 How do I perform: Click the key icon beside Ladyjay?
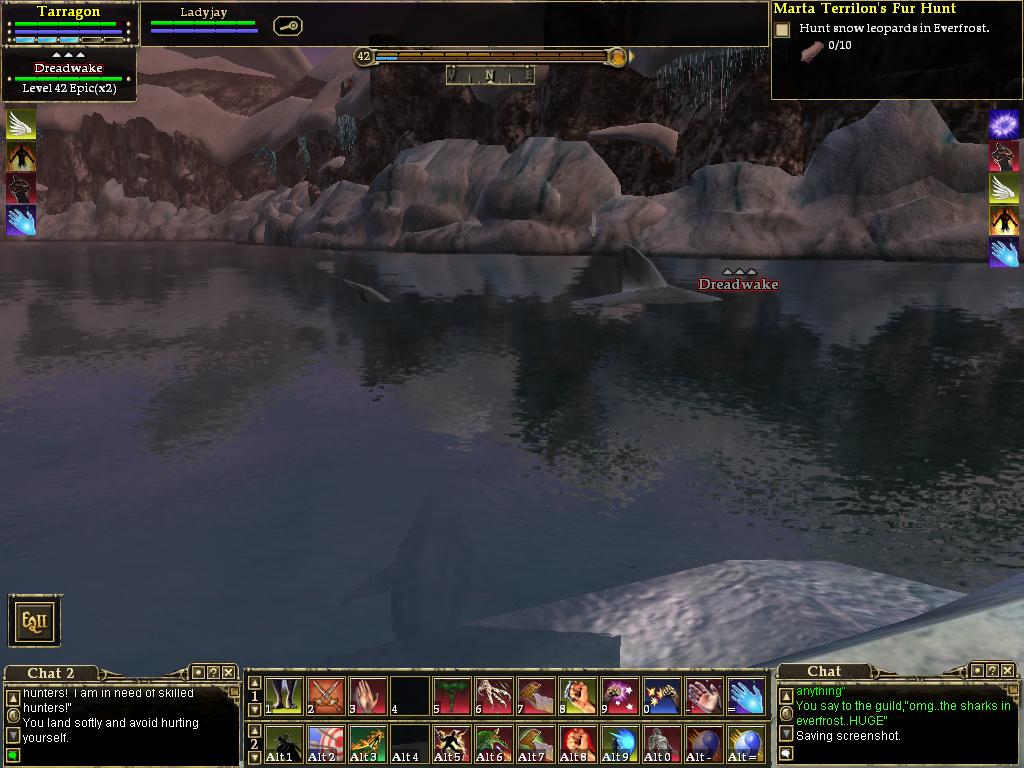287,27
